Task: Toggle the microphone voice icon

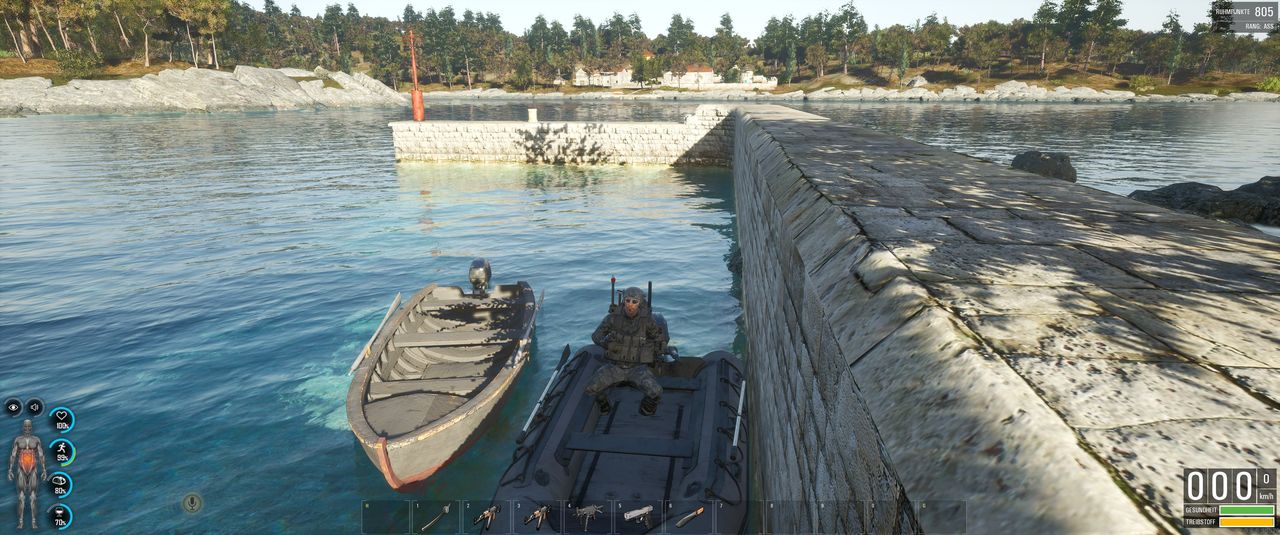Action: (192, 502)
